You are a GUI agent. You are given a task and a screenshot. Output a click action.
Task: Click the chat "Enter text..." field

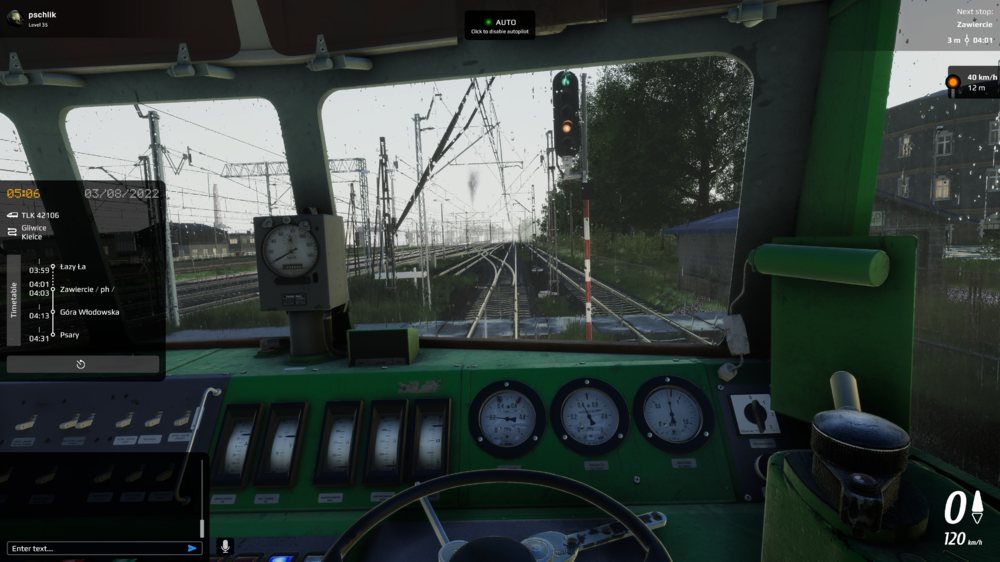point(95,548)
